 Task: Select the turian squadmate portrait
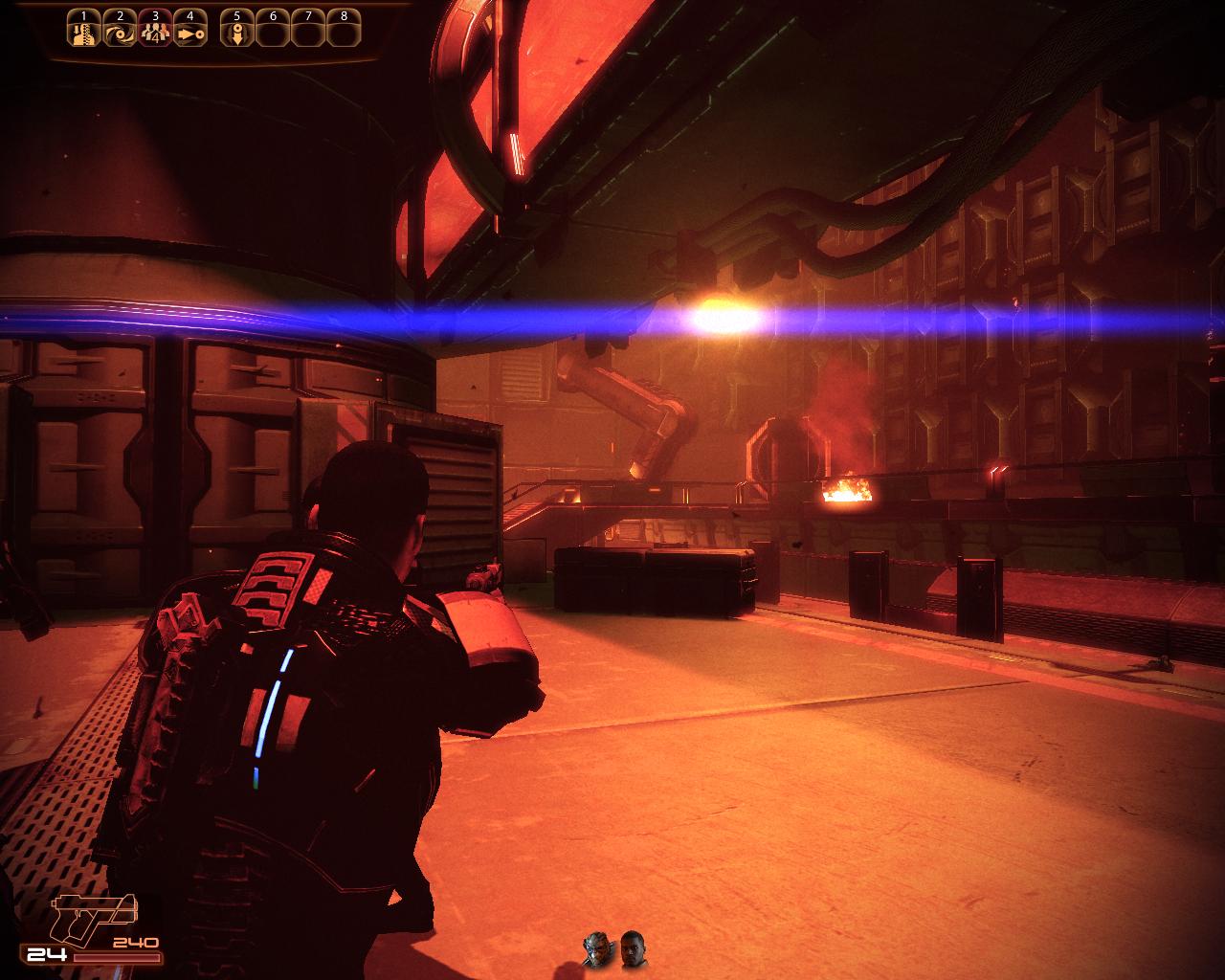point(597,948)
